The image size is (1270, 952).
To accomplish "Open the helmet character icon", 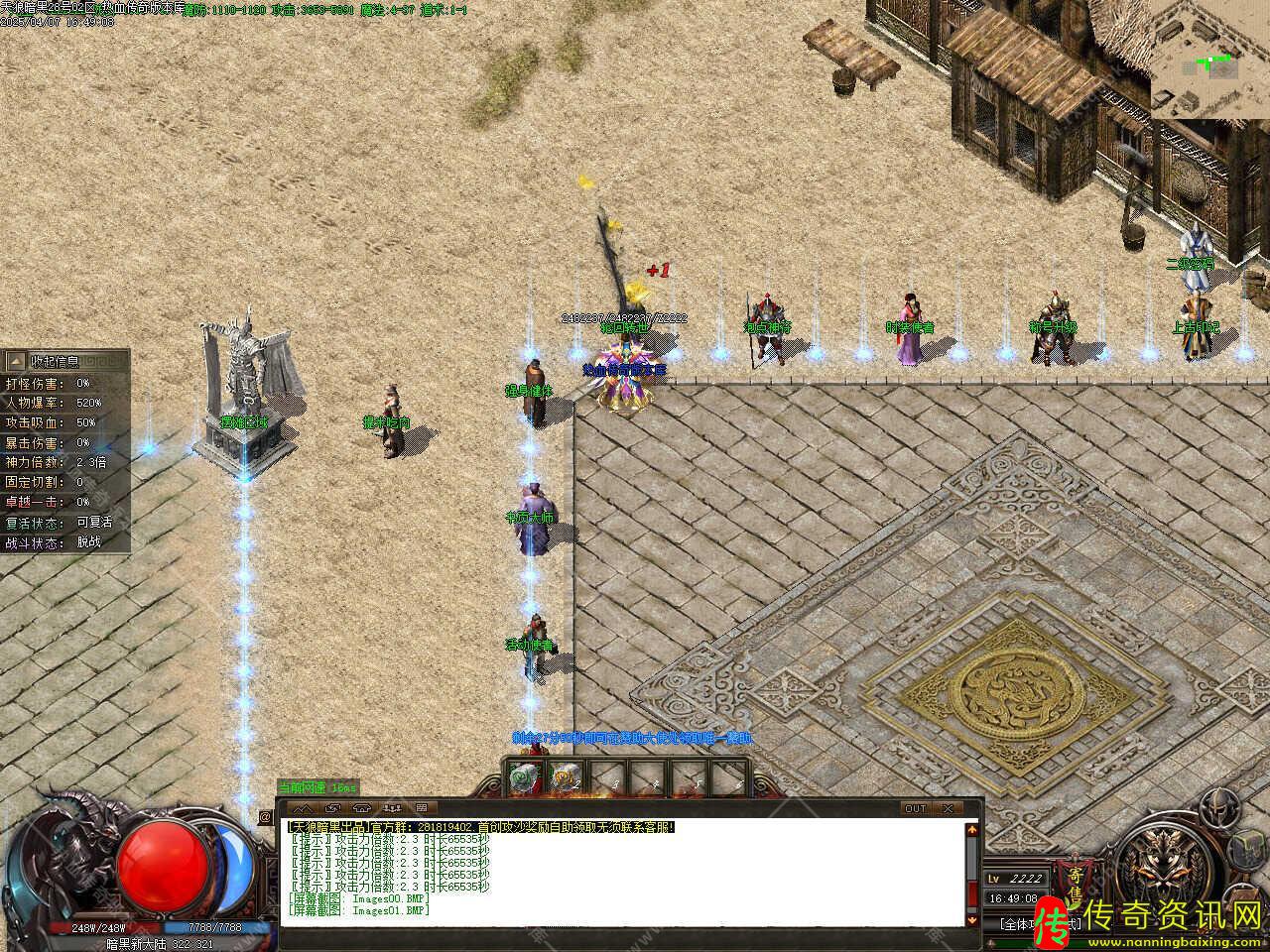I will [1217, 812].
